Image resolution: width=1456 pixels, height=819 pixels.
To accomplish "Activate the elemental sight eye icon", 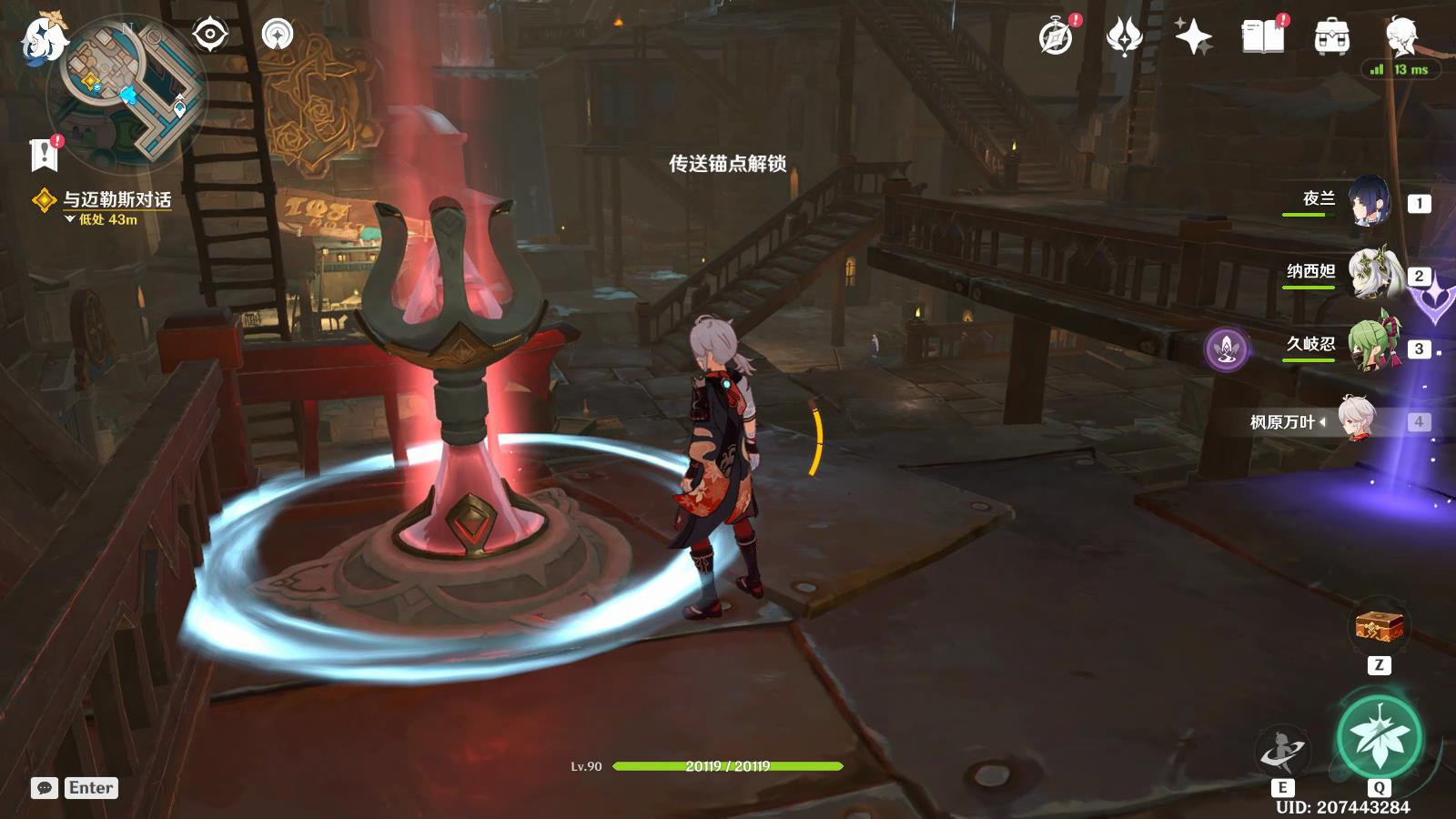I will point(211,35).
